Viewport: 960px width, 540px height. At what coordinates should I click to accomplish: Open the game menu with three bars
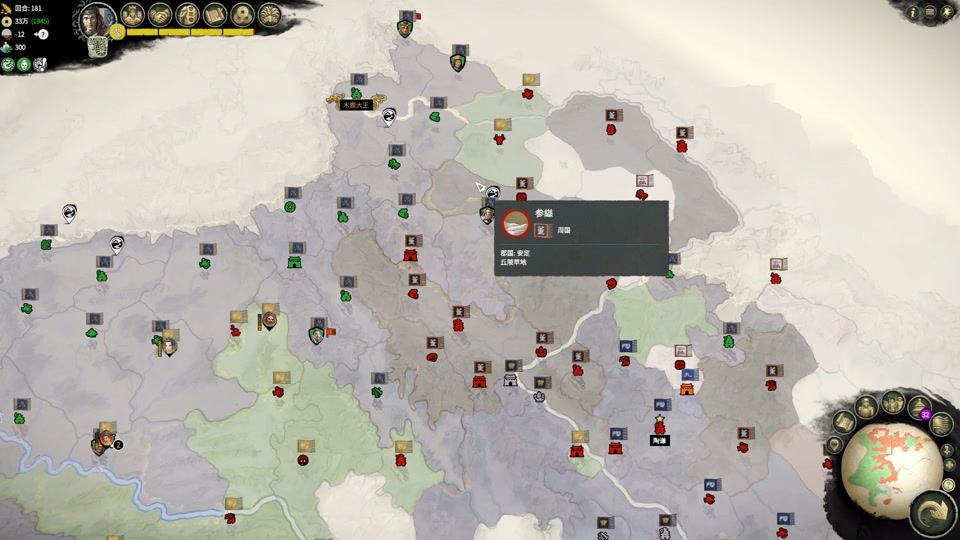(930, 12)
